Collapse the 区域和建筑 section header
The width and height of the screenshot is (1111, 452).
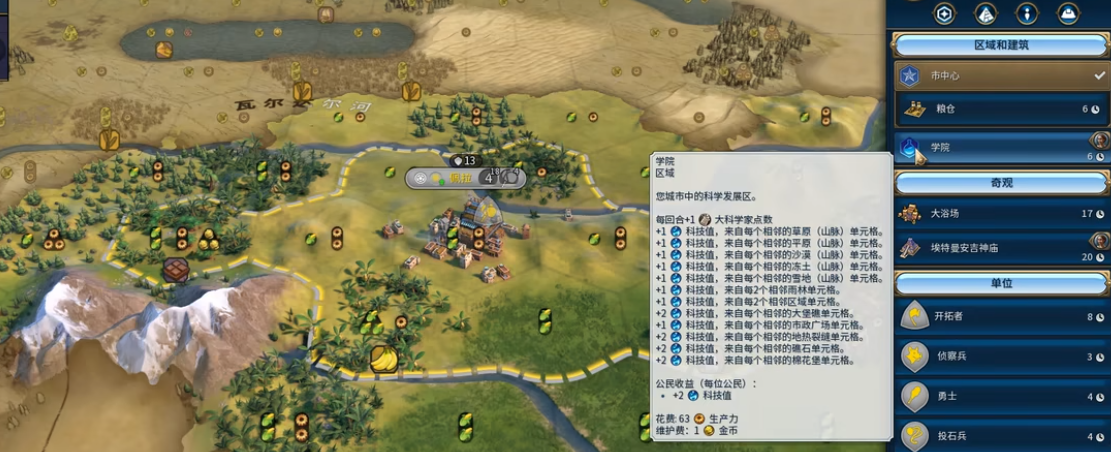click(x=1000, y=45)
